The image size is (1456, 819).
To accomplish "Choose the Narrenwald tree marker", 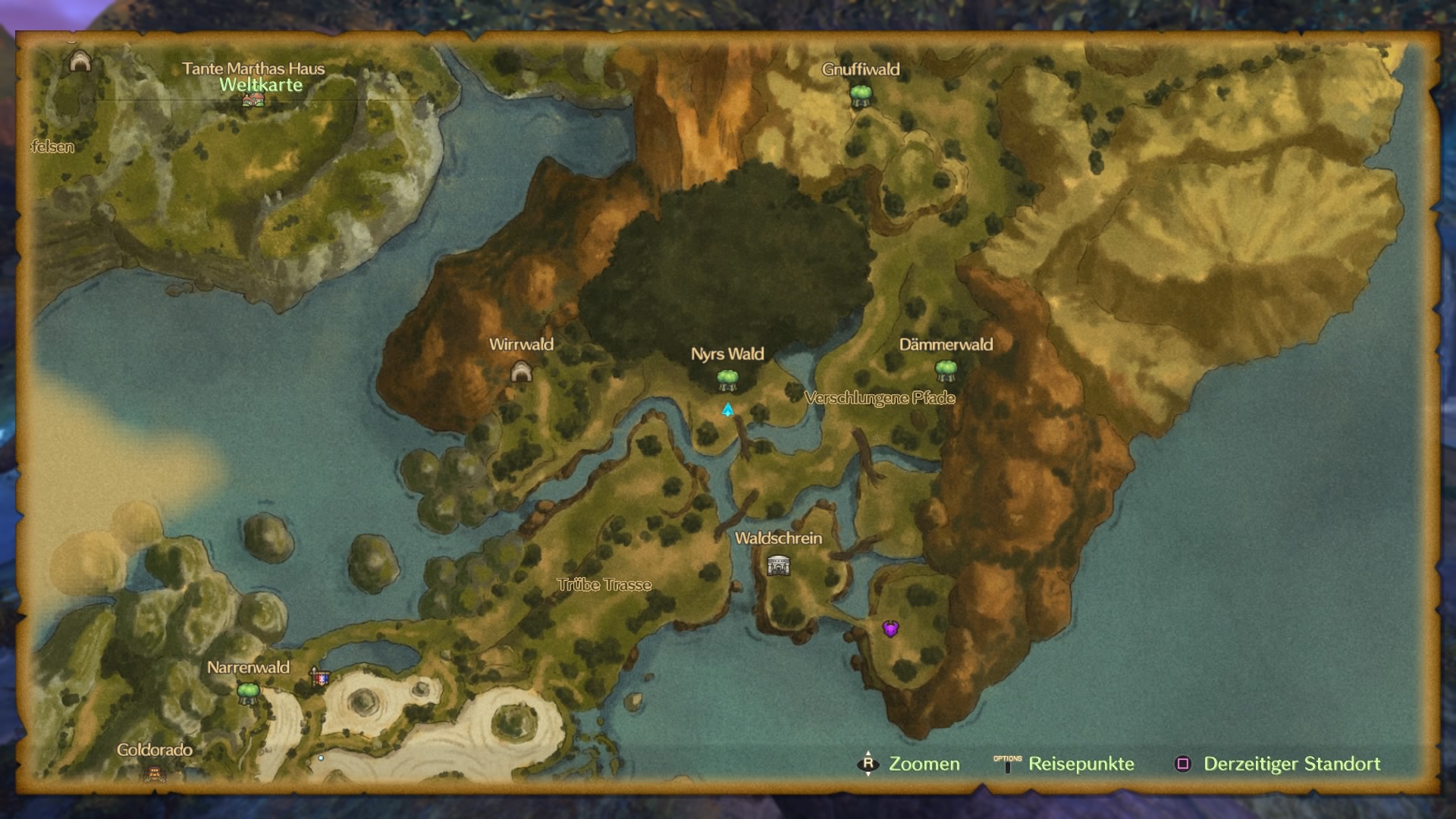I will click(248, 692).
